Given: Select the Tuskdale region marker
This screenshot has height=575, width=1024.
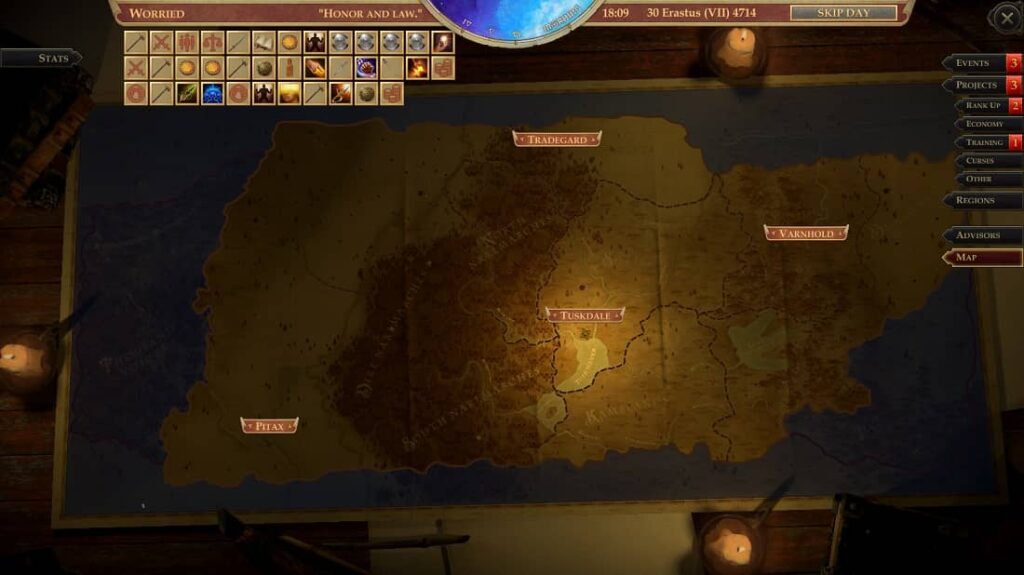Looking at the screenshot, I should [585, 315].
